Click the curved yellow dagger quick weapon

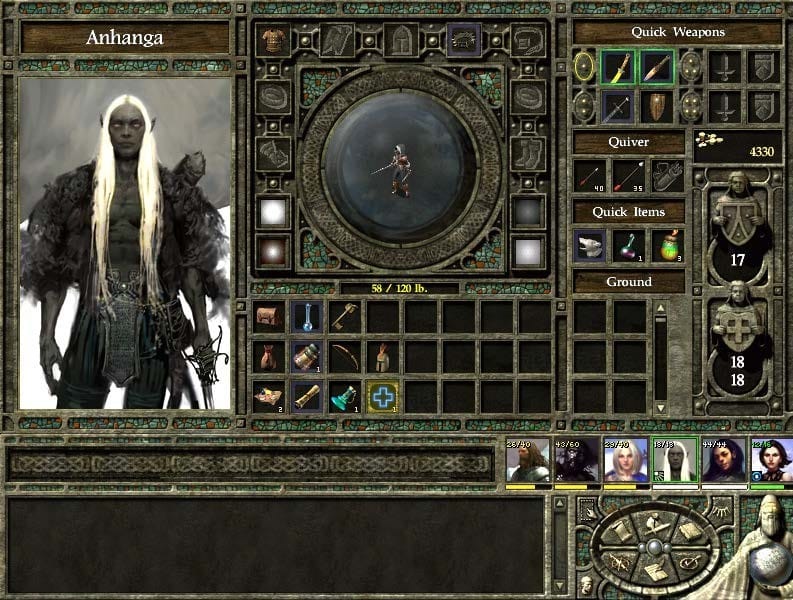619,67
